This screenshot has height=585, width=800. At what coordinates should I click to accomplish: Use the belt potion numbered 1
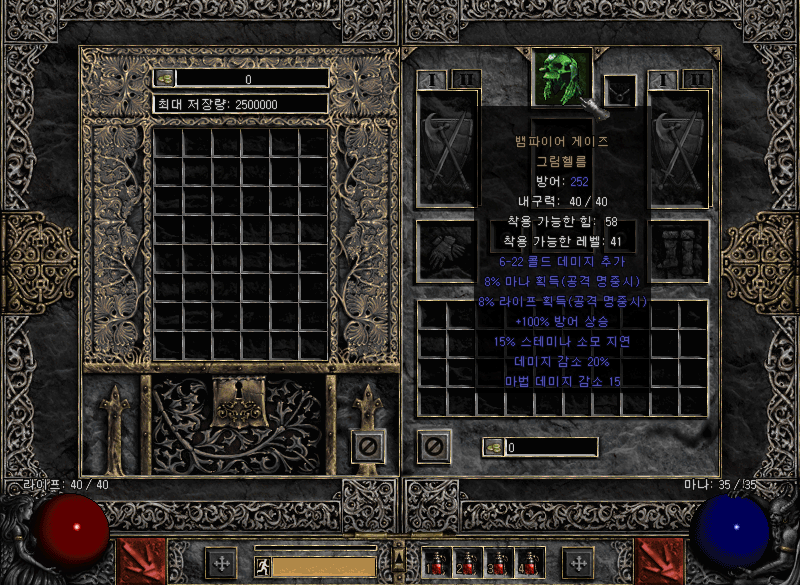click(437, 564)
